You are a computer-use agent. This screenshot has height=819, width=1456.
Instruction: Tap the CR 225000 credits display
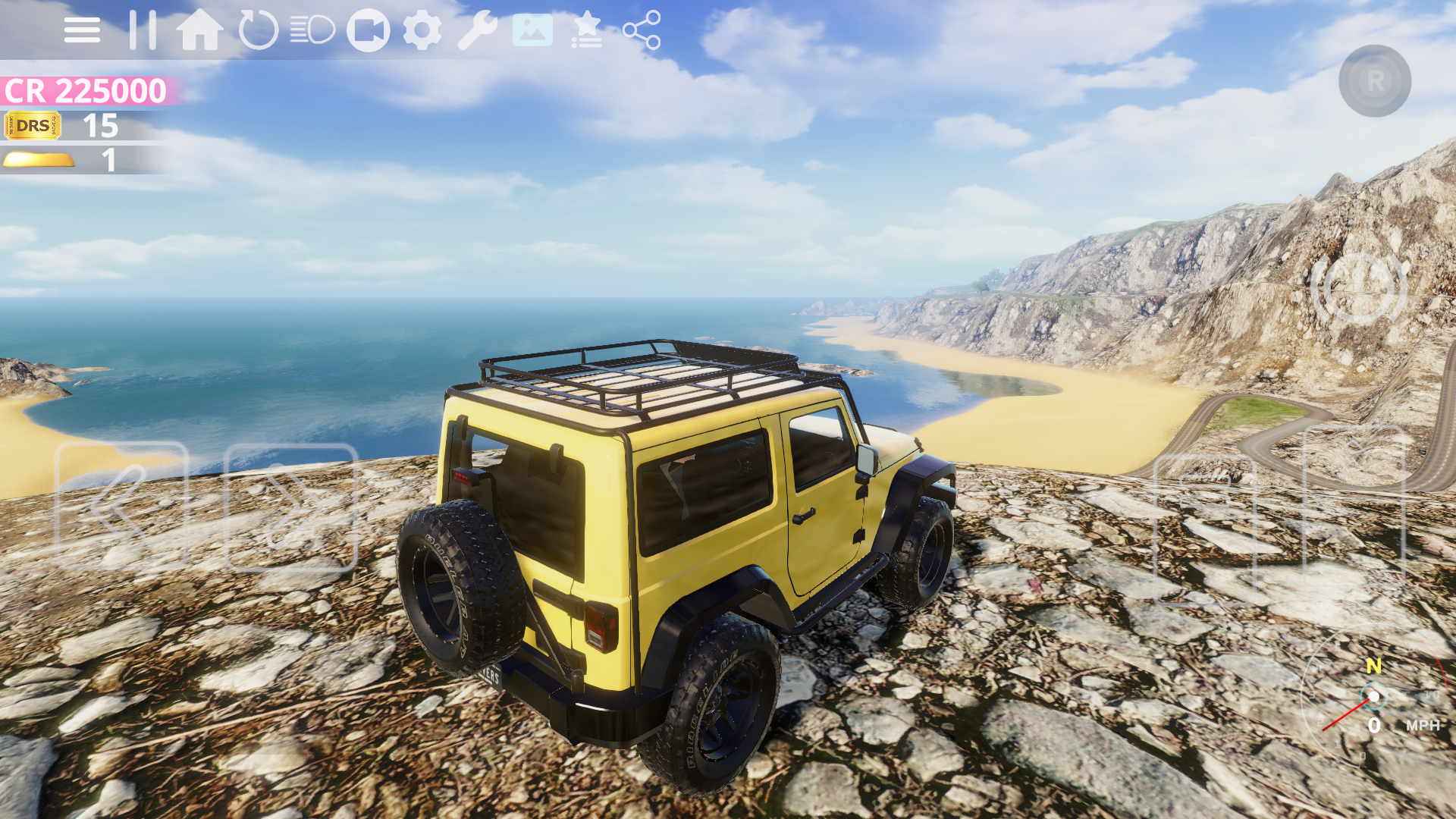(x=83, y=91)
